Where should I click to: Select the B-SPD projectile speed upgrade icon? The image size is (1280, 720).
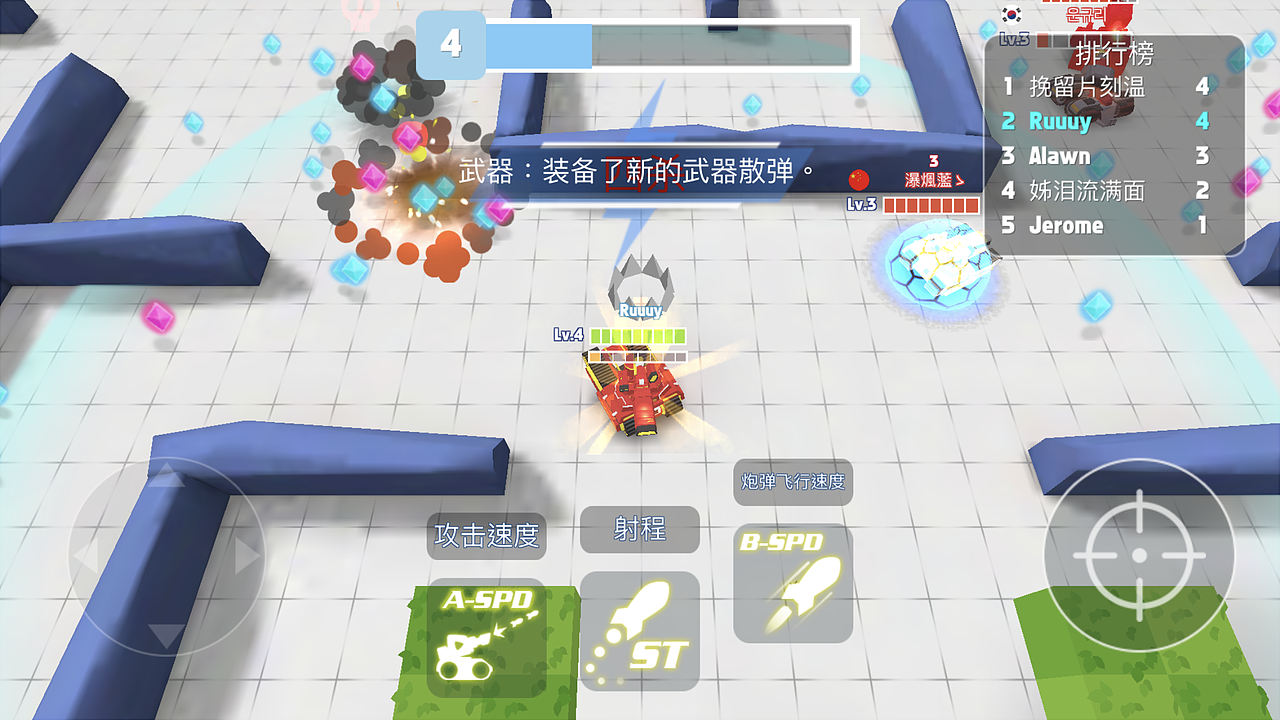click(x=793, y=585)
